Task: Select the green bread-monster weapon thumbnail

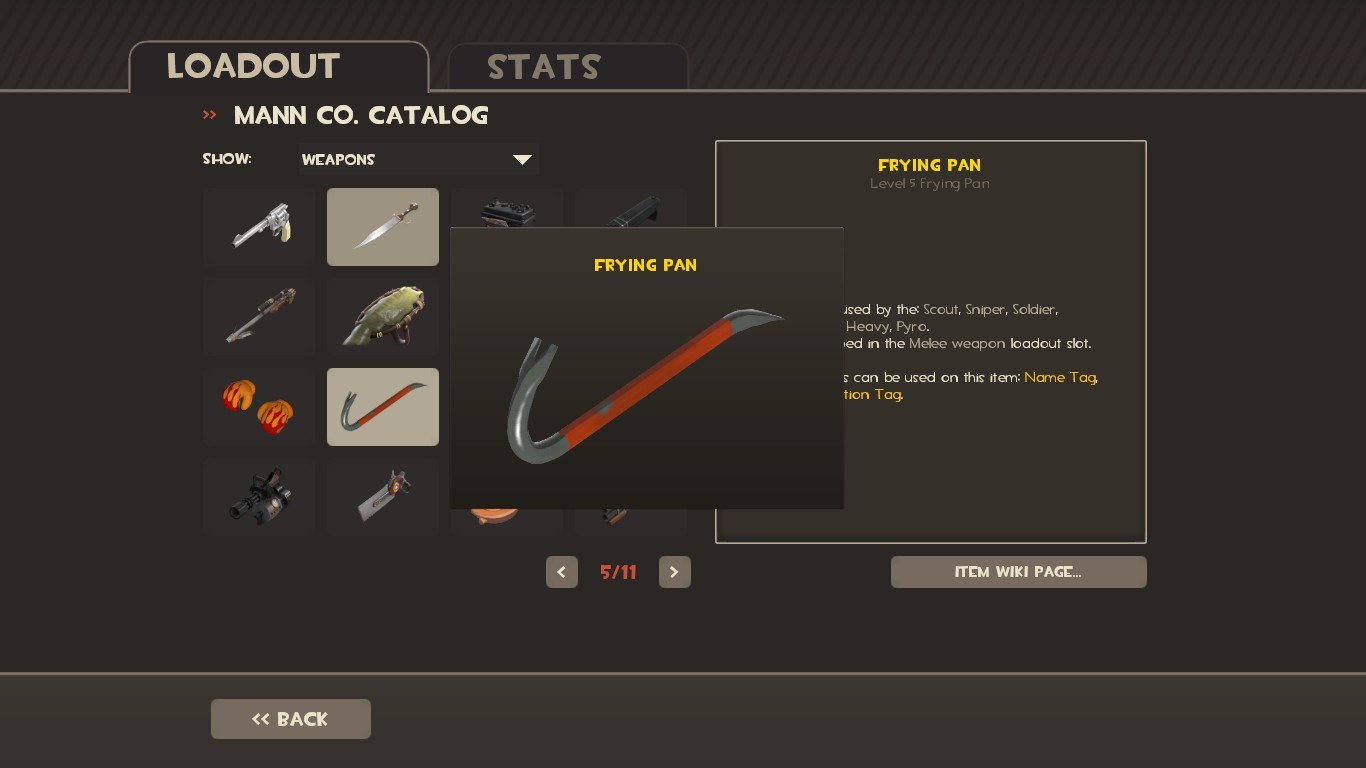Action: (x=382, y=317)
